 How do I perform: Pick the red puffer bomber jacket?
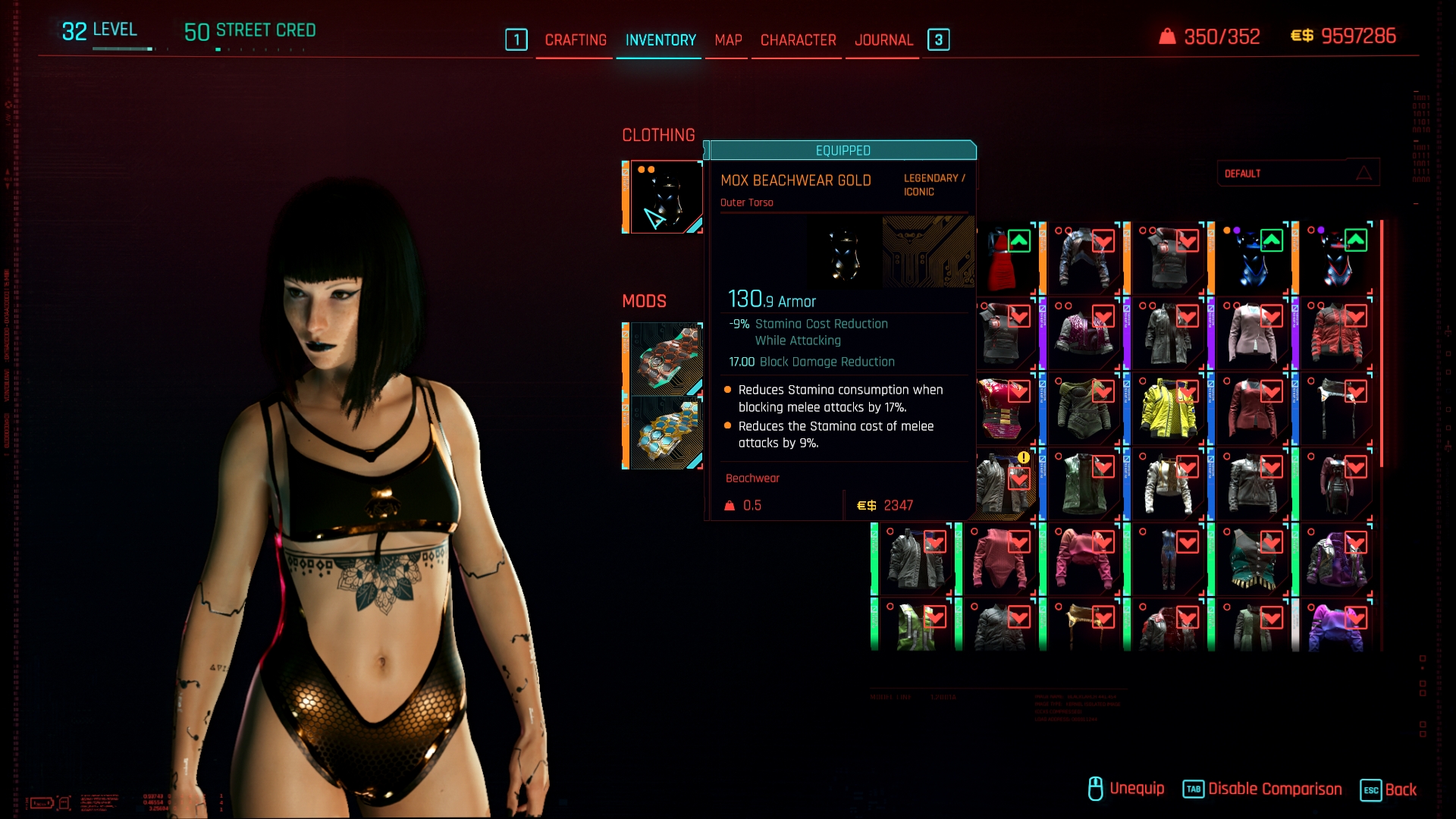(1336, 334)
